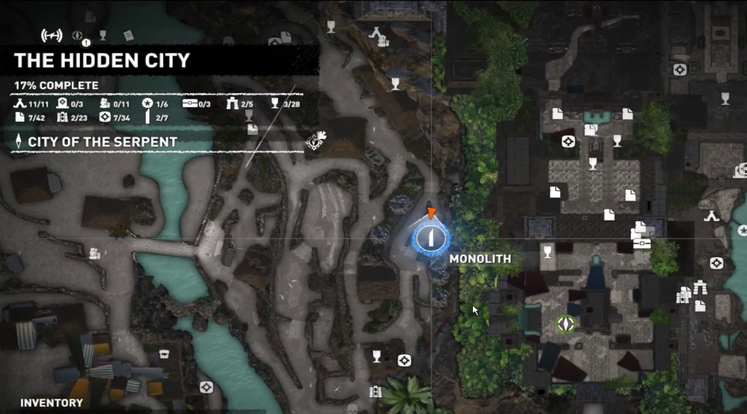The height and width of the screenshot is (414, 747).
Task: Click the orange player arrow marker
Action: tap(432, 212)
